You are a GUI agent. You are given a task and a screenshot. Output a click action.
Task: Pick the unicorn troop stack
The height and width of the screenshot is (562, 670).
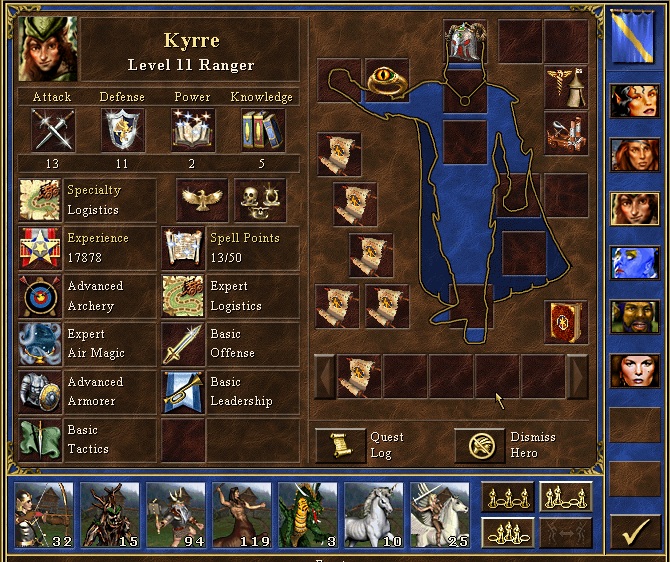[373, 514]
